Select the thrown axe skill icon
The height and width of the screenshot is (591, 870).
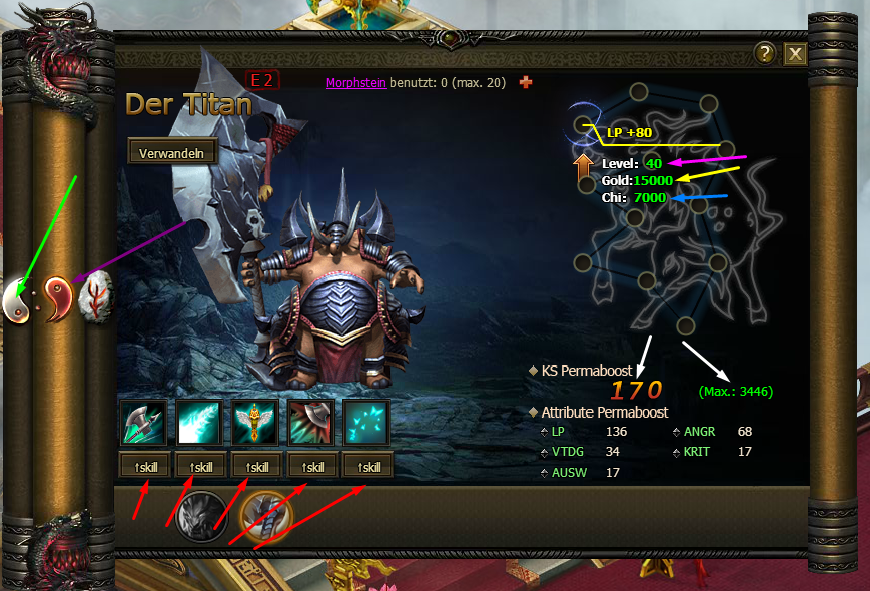(x=143, y=422)
